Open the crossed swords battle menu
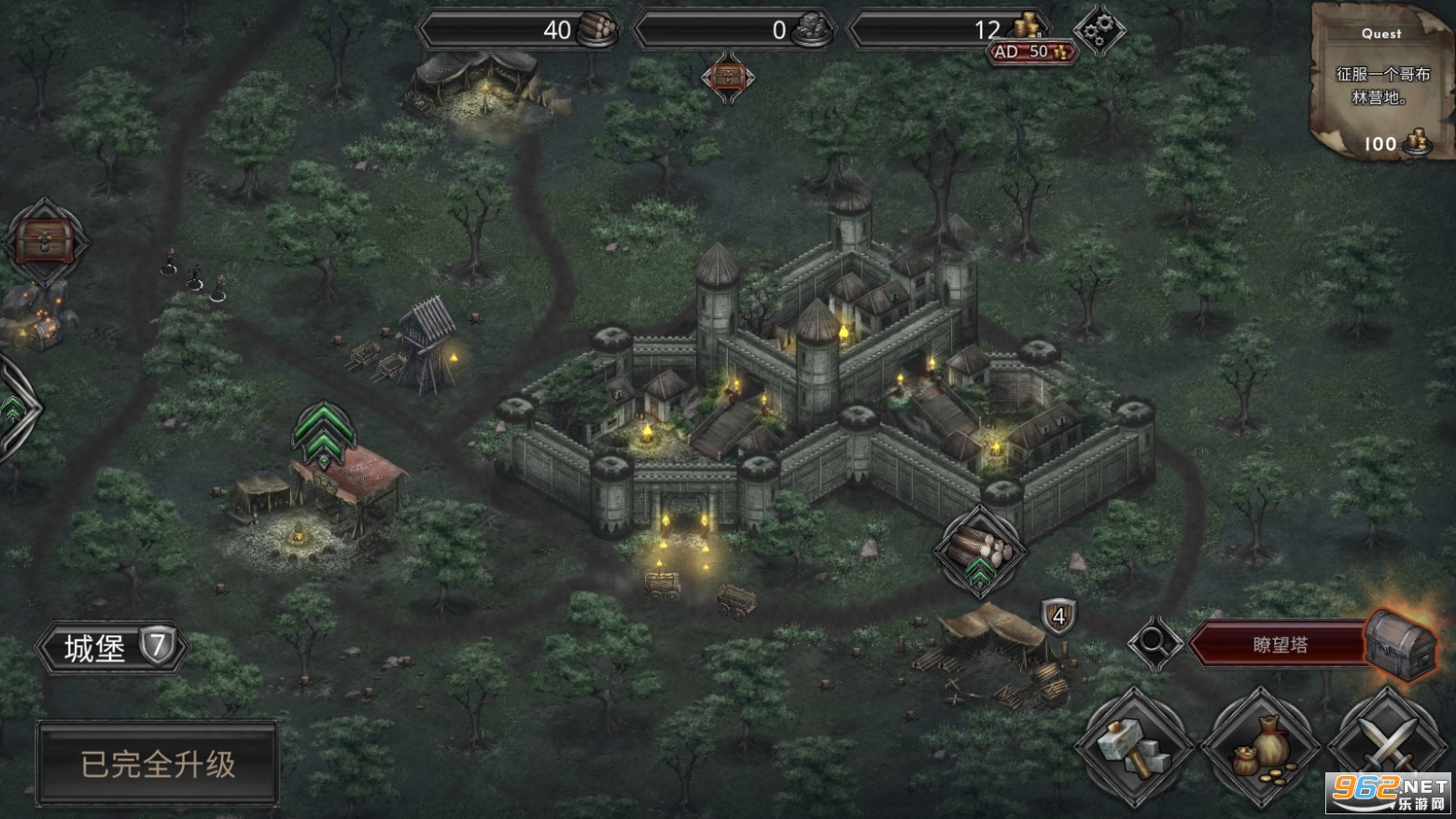 1388,747
